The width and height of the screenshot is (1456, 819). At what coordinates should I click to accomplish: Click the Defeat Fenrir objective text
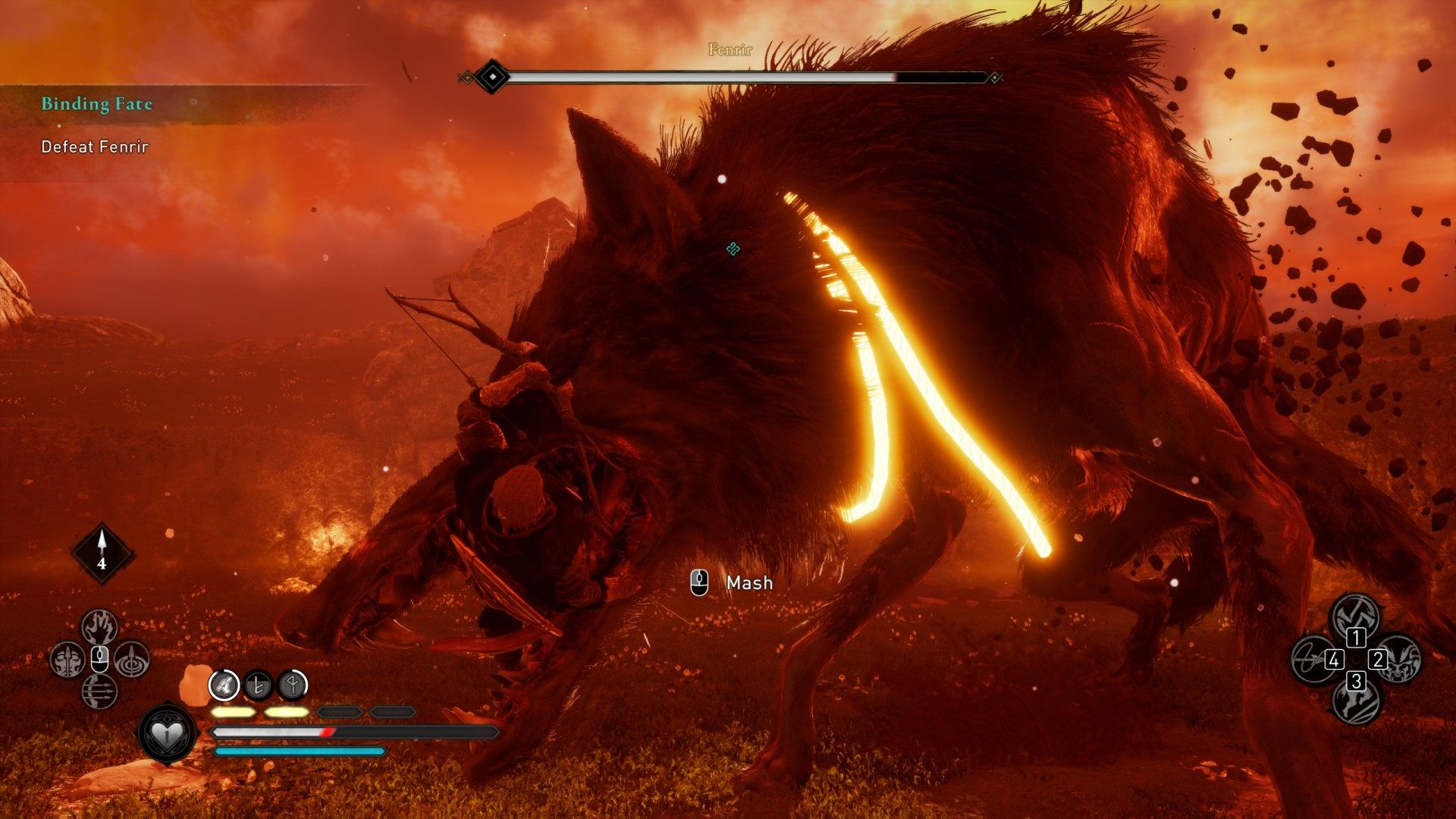pyautogui.click(x=95, y=146)
